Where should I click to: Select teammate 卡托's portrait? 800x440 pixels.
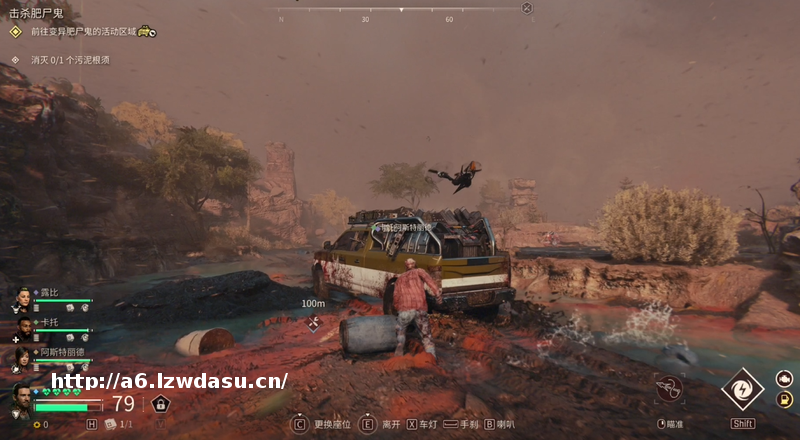tap(22, 328)
